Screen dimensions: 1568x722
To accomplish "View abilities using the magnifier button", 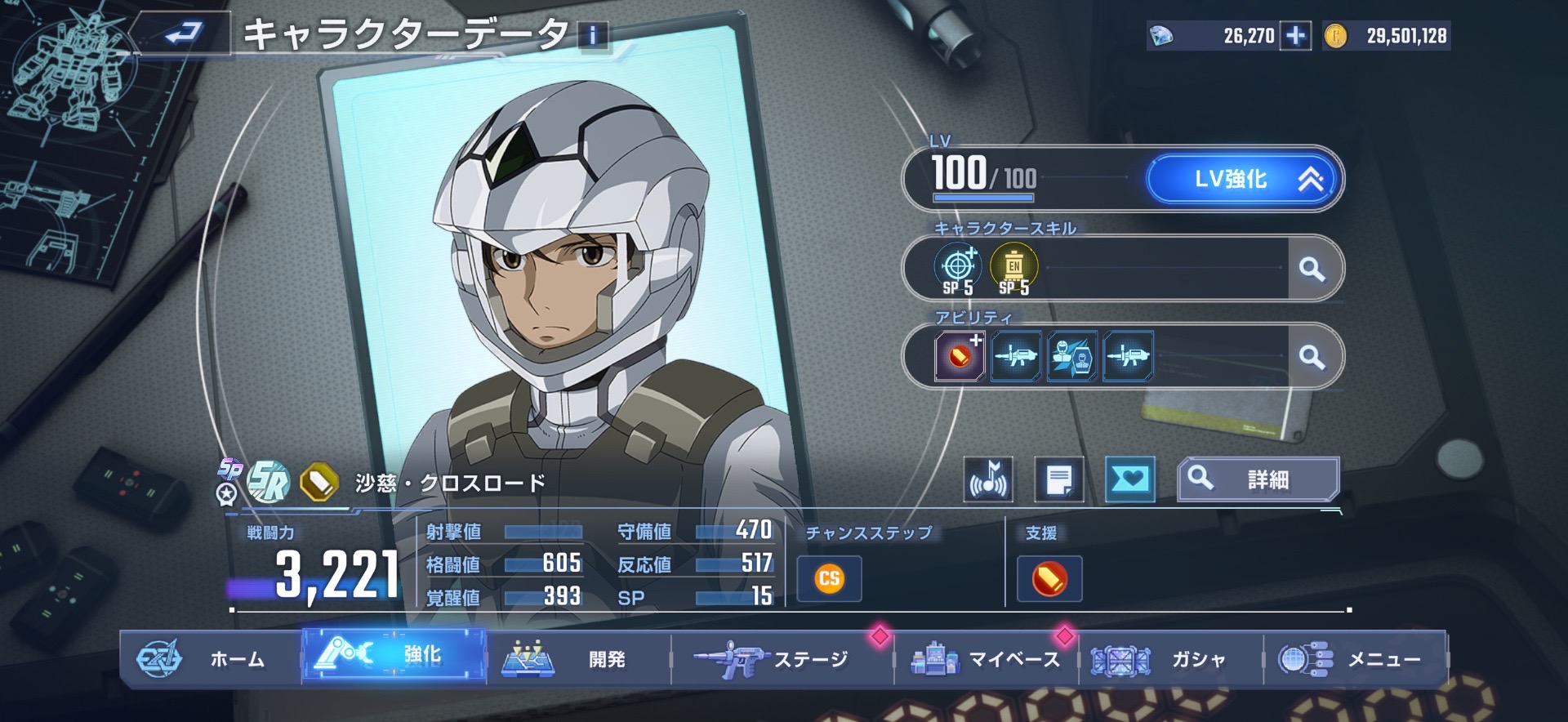I will (x=1312, y=357).
